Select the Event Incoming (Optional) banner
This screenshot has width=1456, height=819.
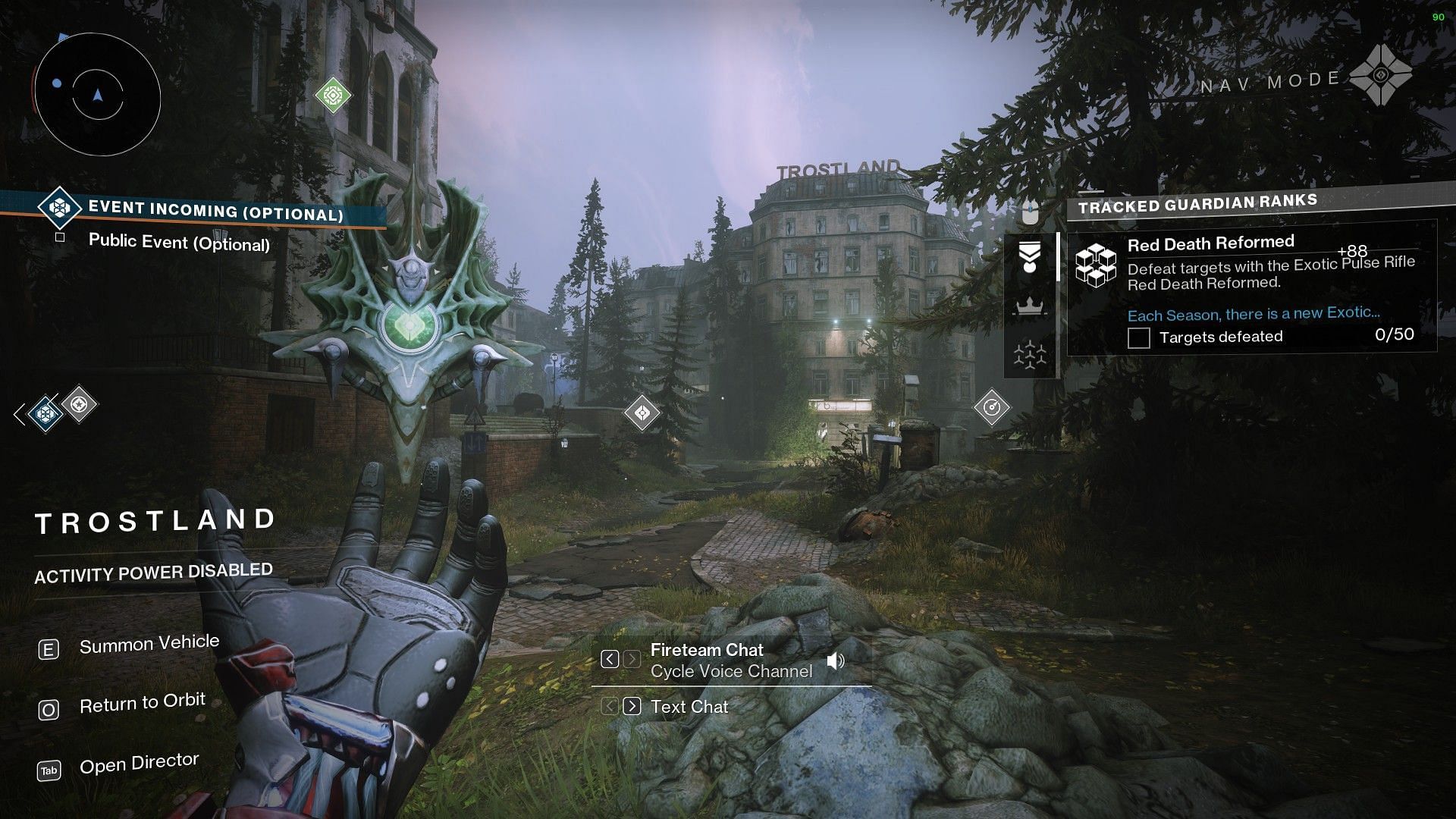coord(215,211)
